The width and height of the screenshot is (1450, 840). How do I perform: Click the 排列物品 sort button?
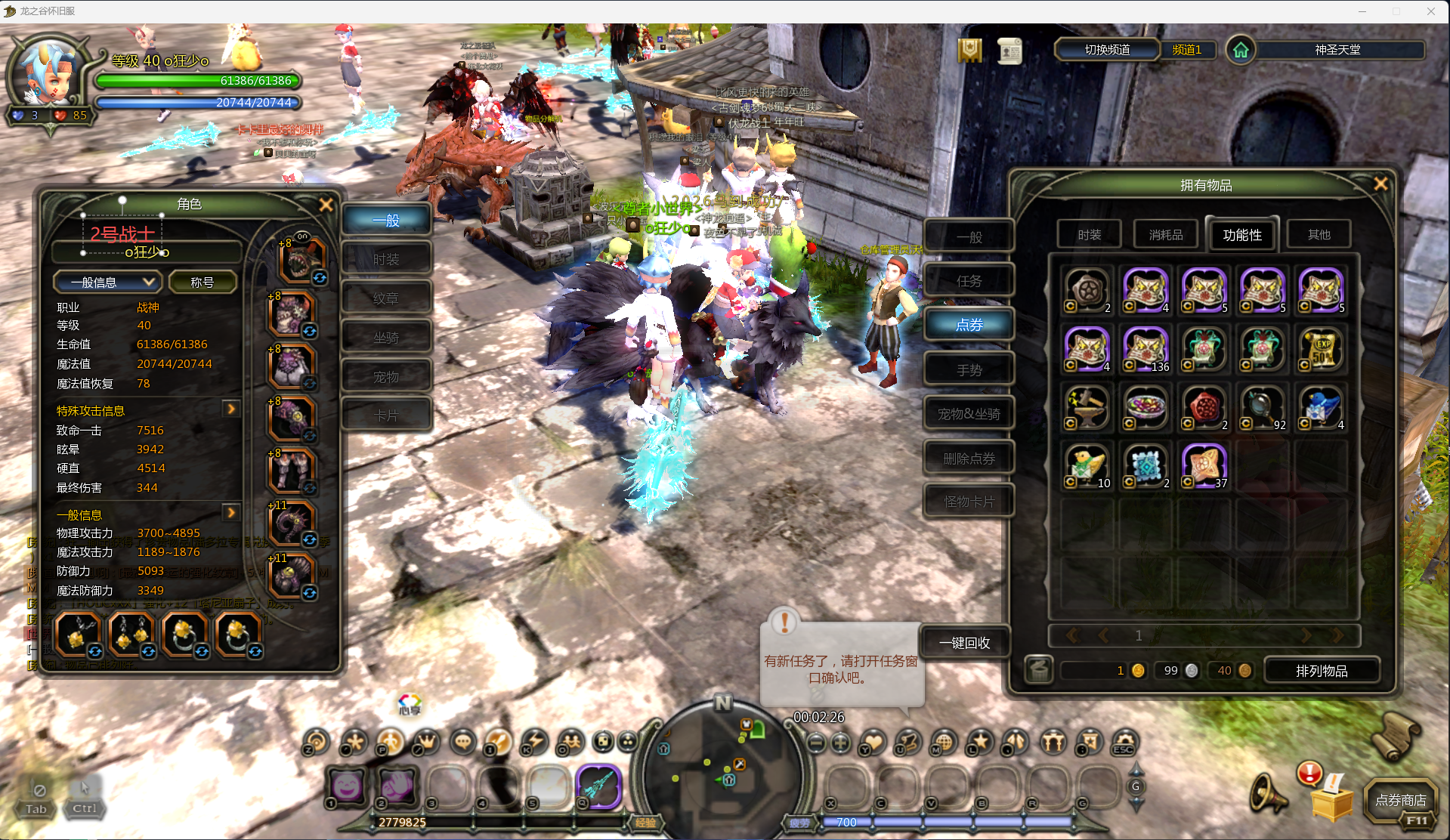click(x=1321, y=671)
